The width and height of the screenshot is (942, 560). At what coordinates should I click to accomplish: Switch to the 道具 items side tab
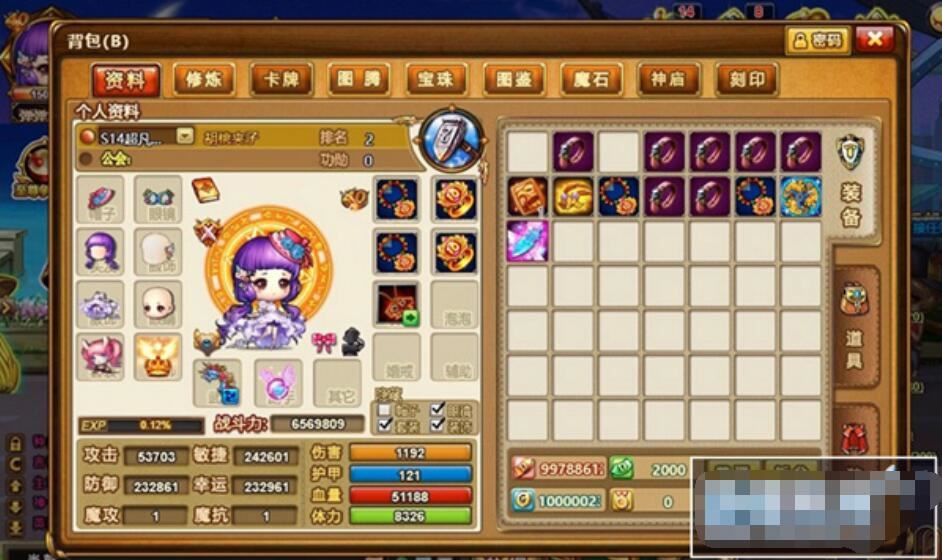pos(855,330)
